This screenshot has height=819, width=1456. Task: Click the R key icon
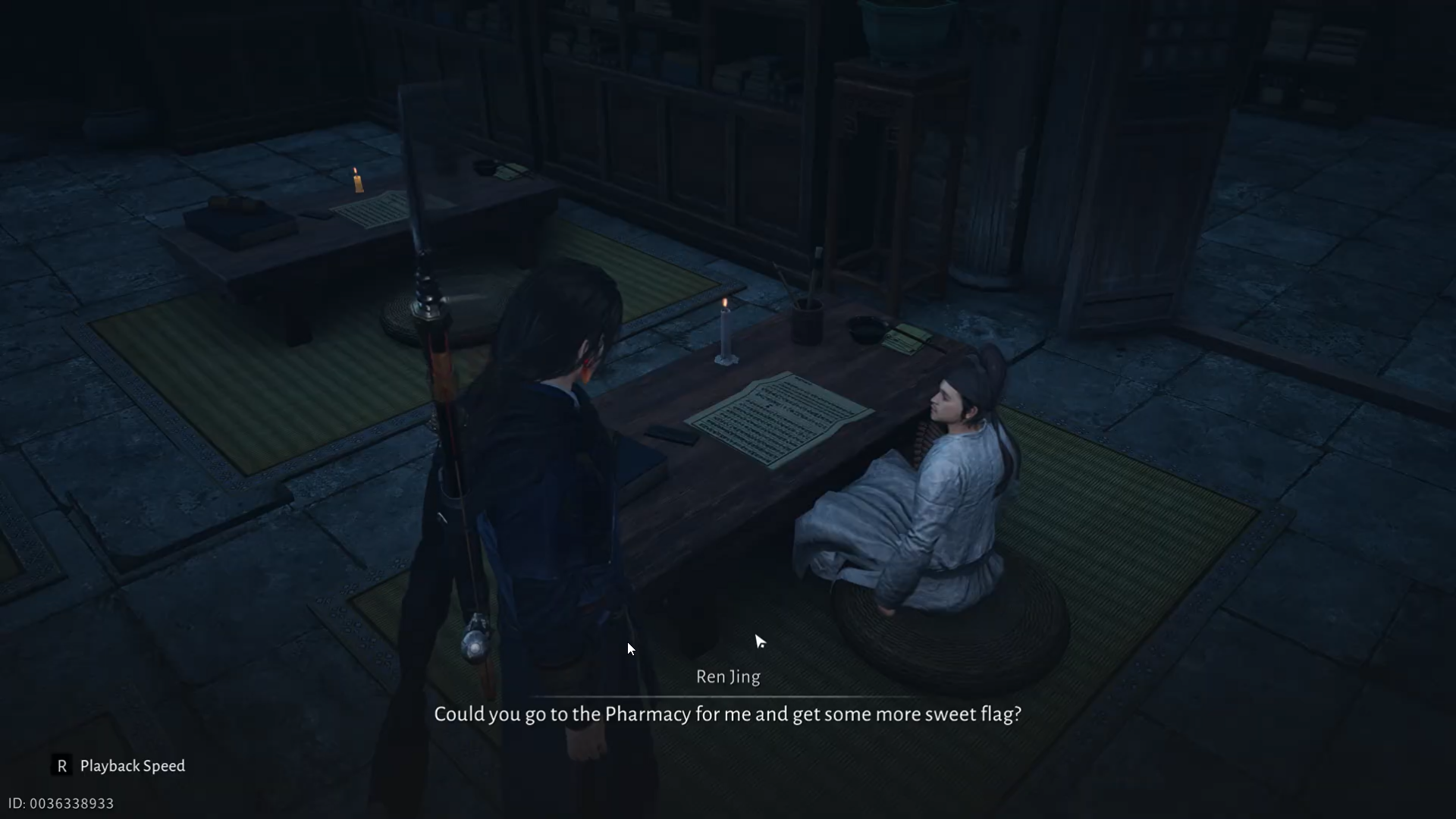[x=61, y=766]
